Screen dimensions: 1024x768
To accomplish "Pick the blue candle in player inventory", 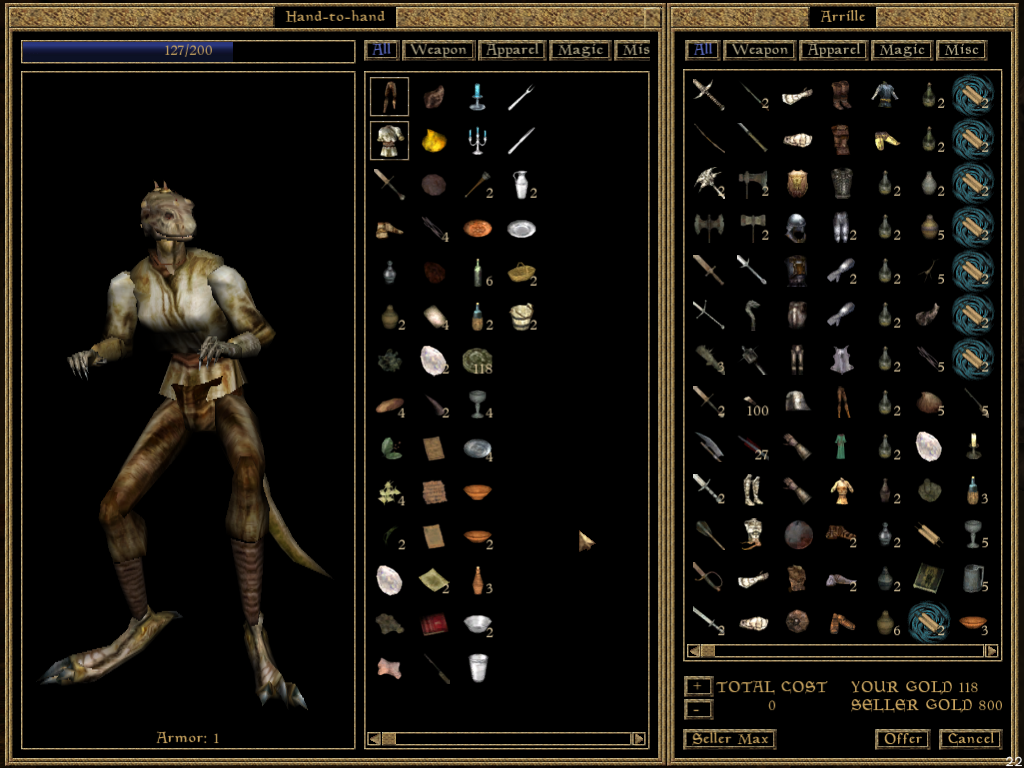I will click(x=477, y=96).
